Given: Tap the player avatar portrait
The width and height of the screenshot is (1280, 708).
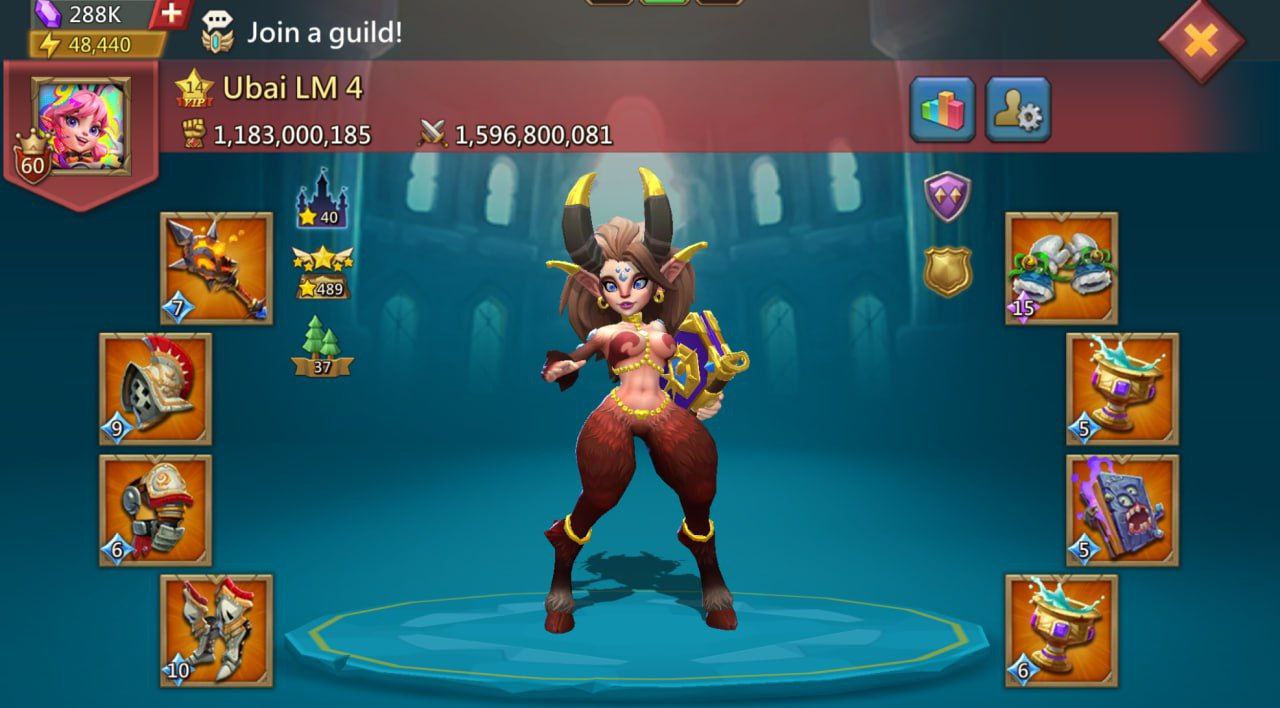Looking at the screenshot, I should pyautogui.click(x=81, y=125).
